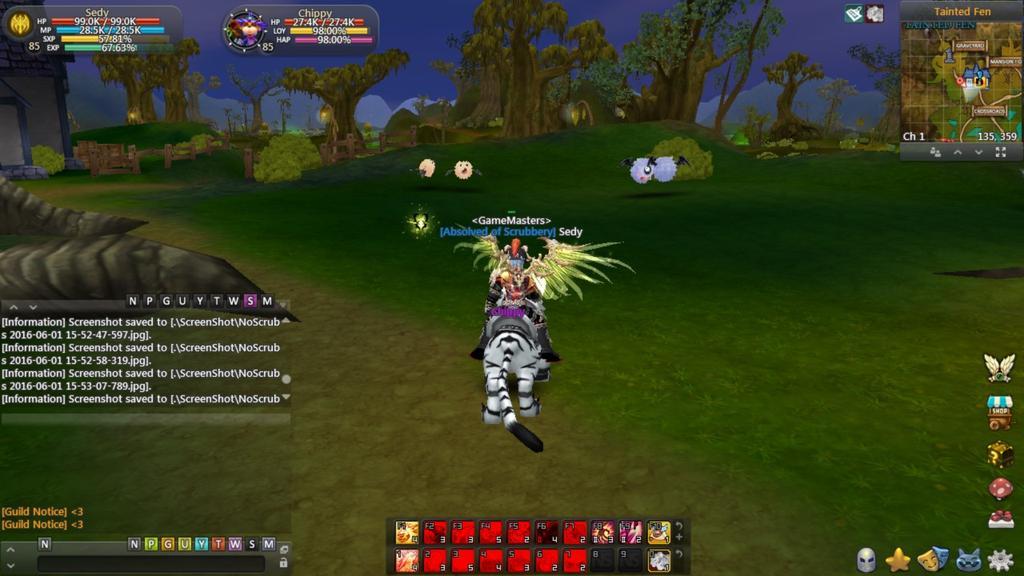The width and height of the screenshot is (1024, 576).
Task: Select the purple S chat filter tab
Action: click(250, 301)
